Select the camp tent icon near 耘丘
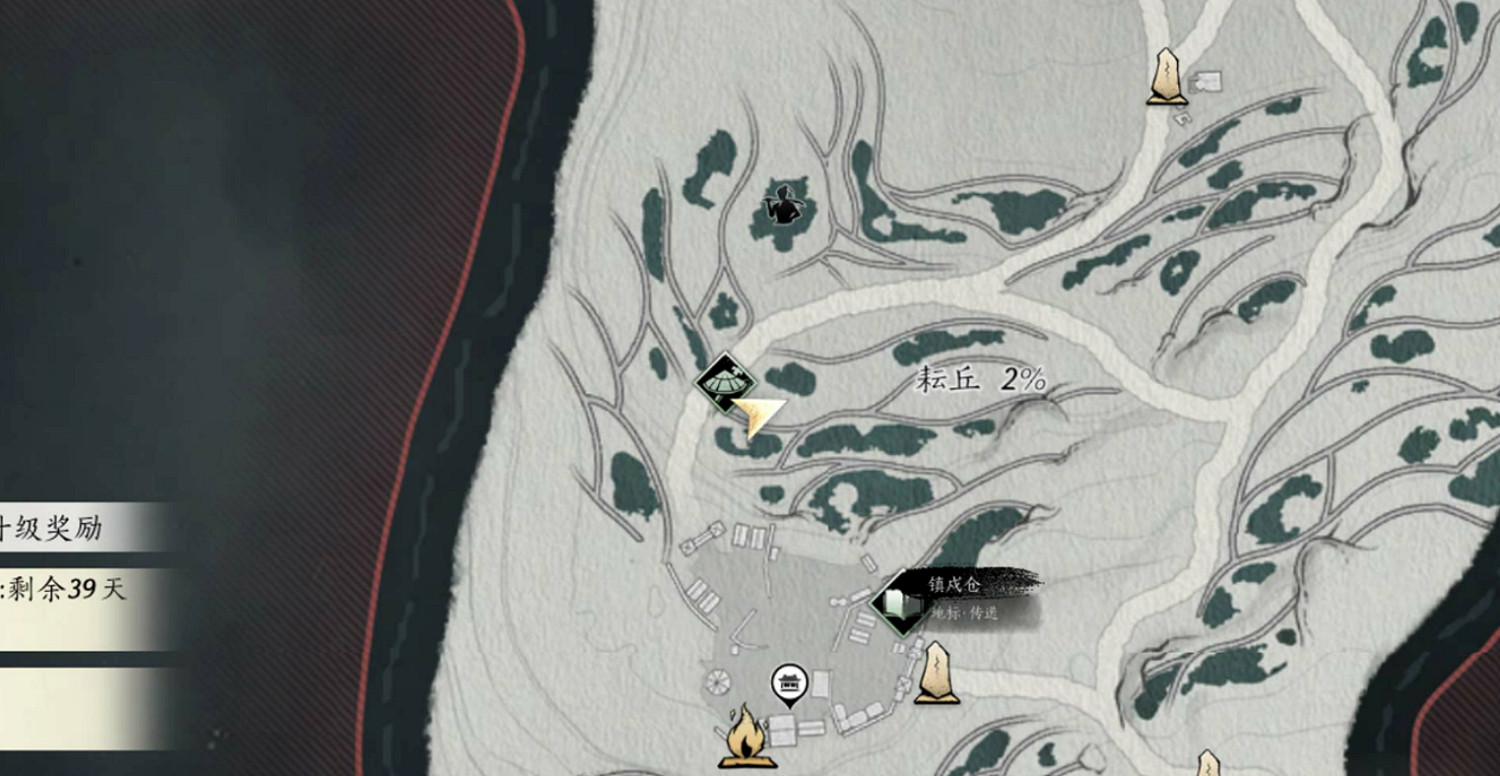Image resolution: width=1500 pixels, height=776 pixels. click(x=728, y=382)
